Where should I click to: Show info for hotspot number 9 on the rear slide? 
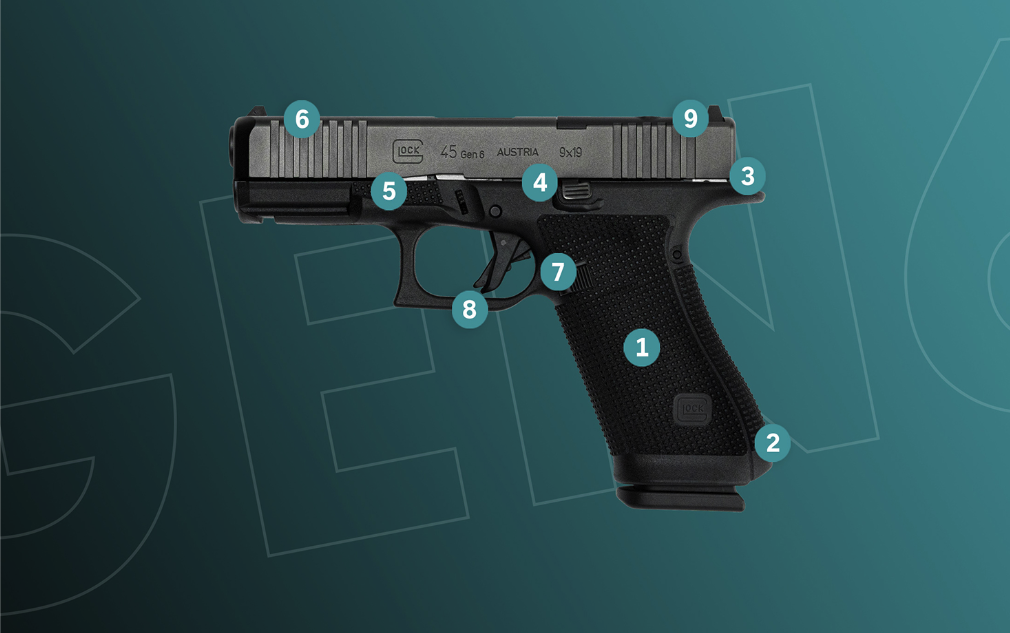pyautogui.click(x=690, y=119)
